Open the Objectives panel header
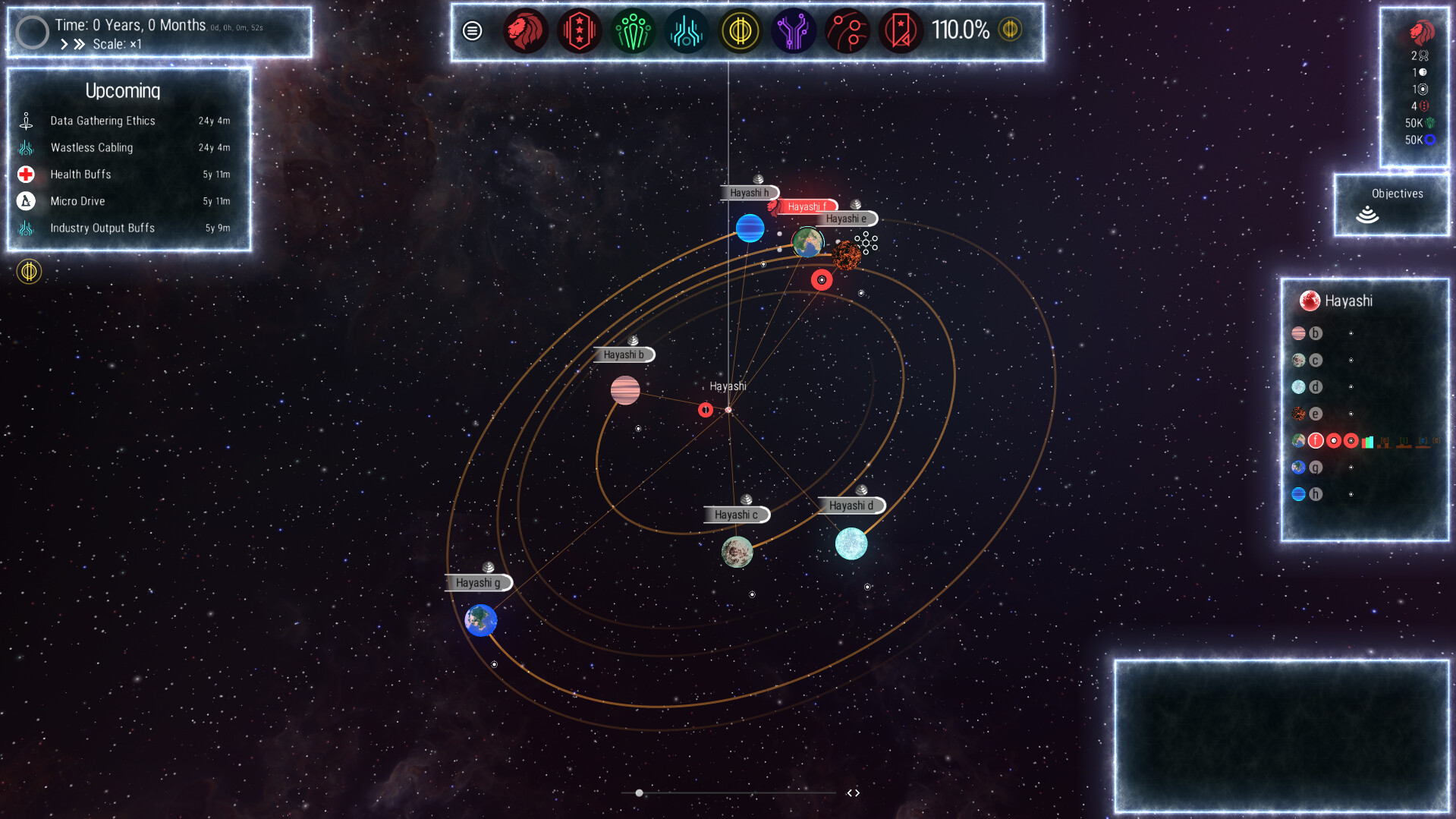 coord(1397,194)
